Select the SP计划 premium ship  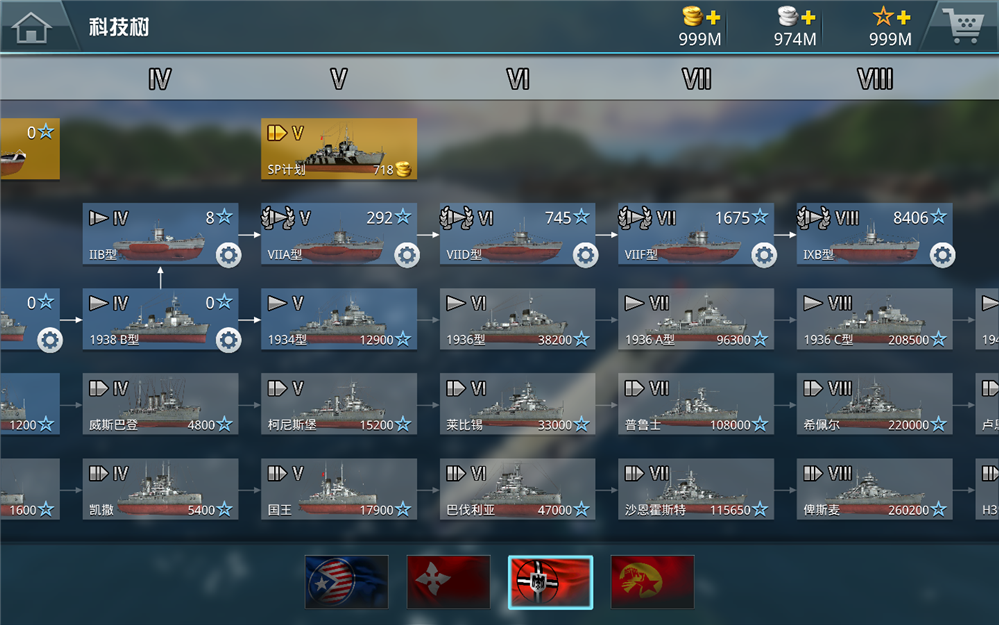pyautogui.click(x=339, y=148)
